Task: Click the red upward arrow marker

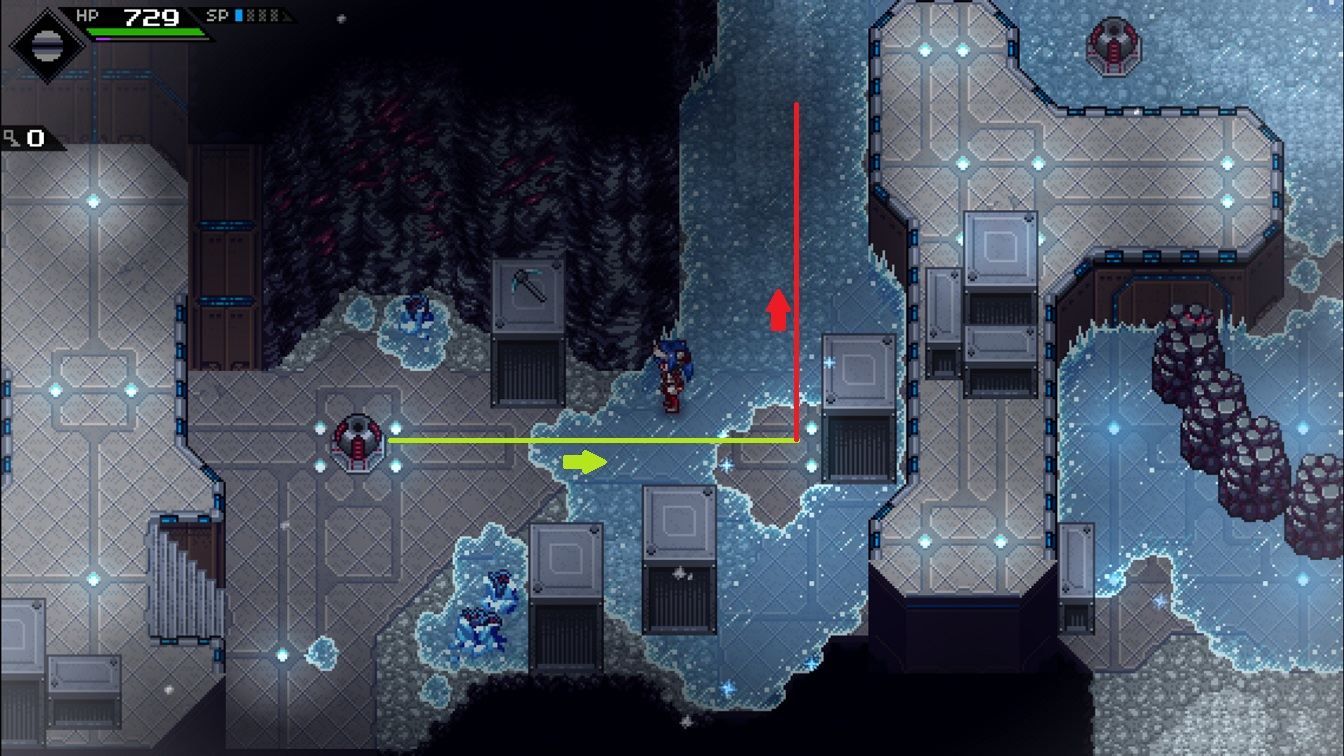Action: 778,310
